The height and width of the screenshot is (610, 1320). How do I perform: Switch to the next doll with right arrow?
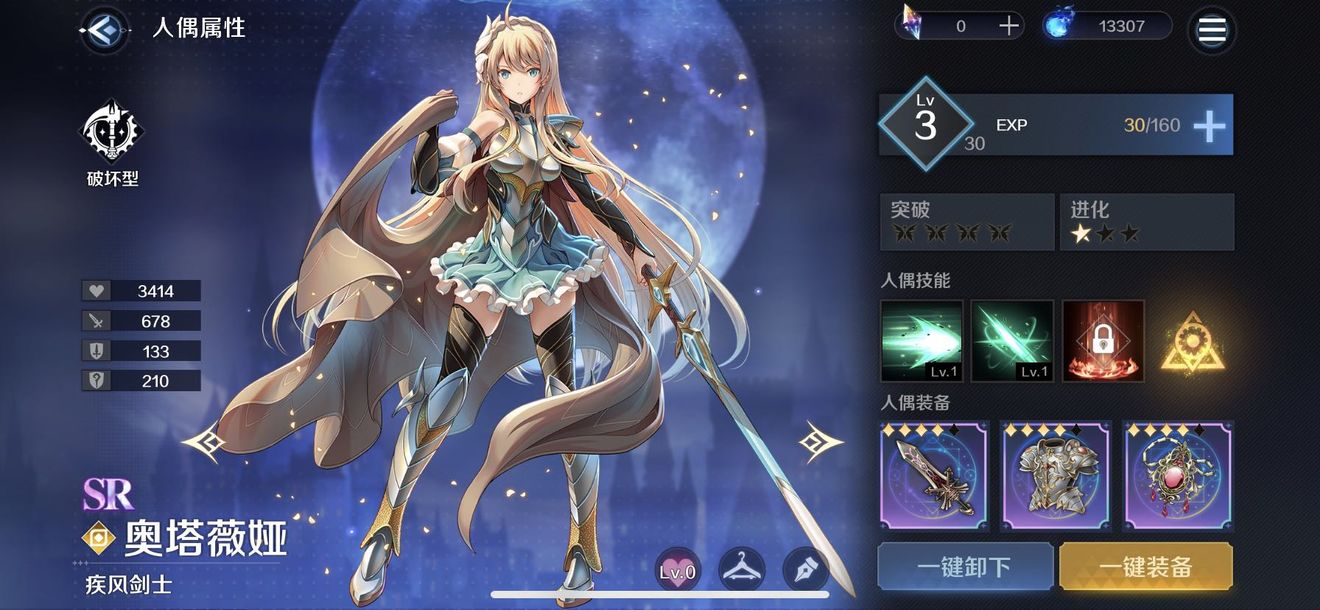point(820,441)
